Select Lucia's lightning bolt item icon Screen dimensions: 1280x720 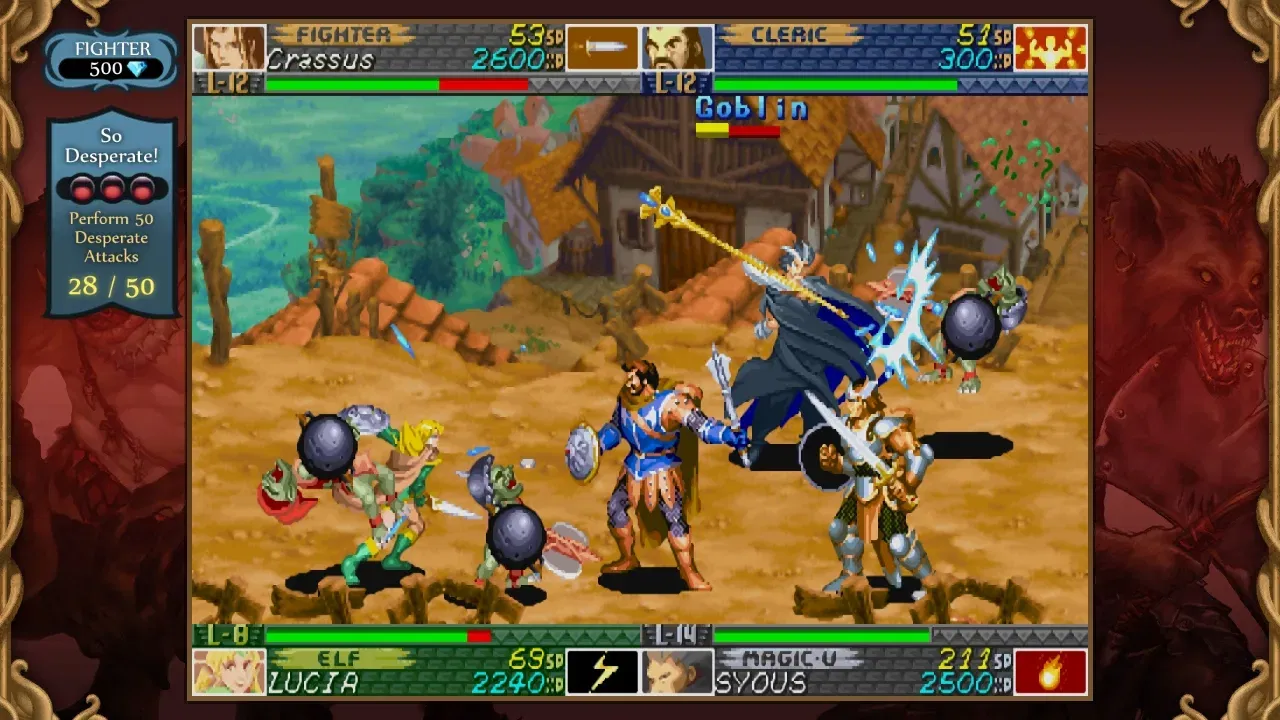click(x=602, y=670)
